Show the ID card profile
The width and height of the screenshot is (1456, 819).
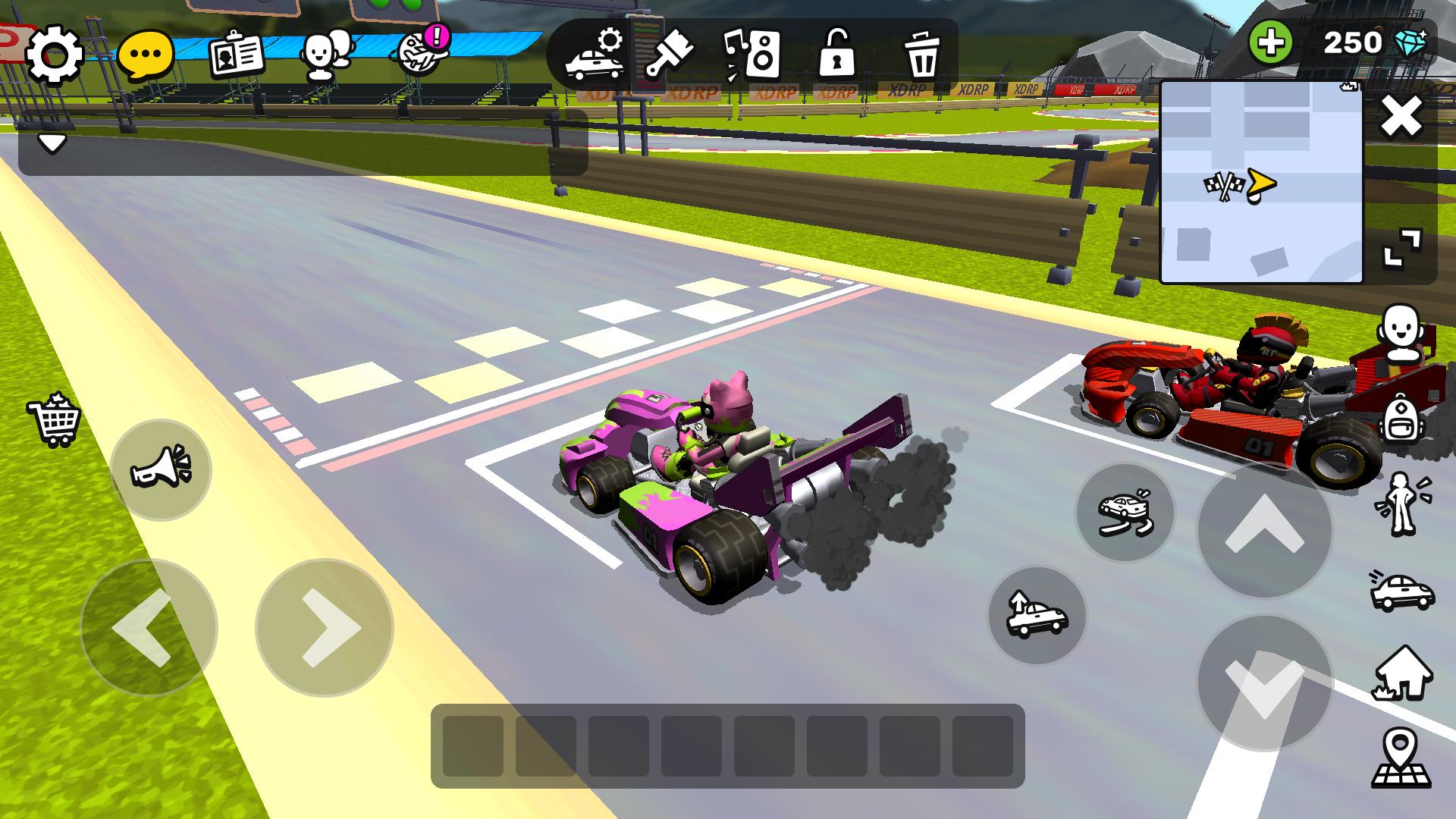click(237, 55)
